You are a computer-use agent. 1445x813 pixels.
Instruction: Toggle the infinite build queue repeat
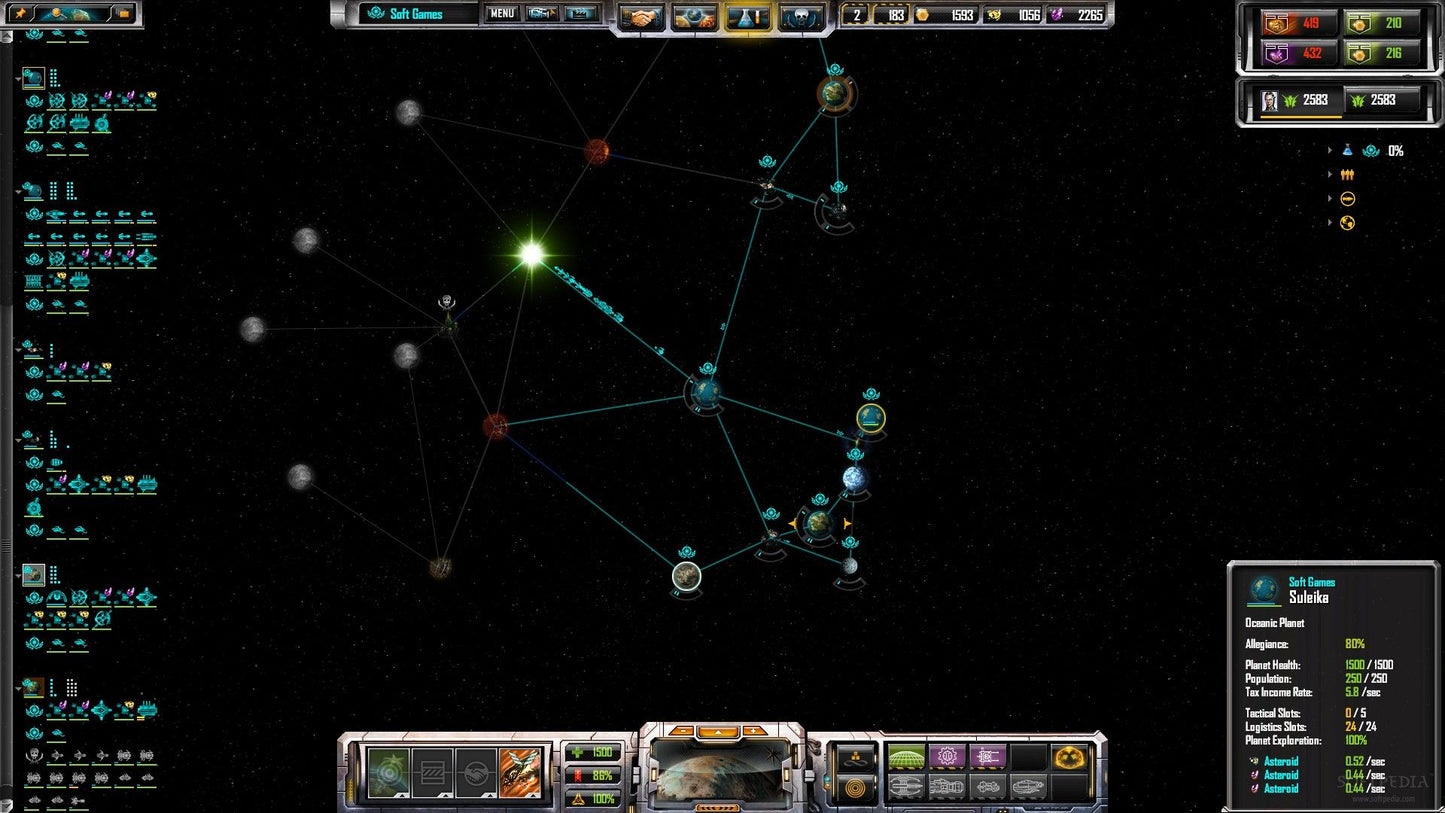[x=856, y=759]
